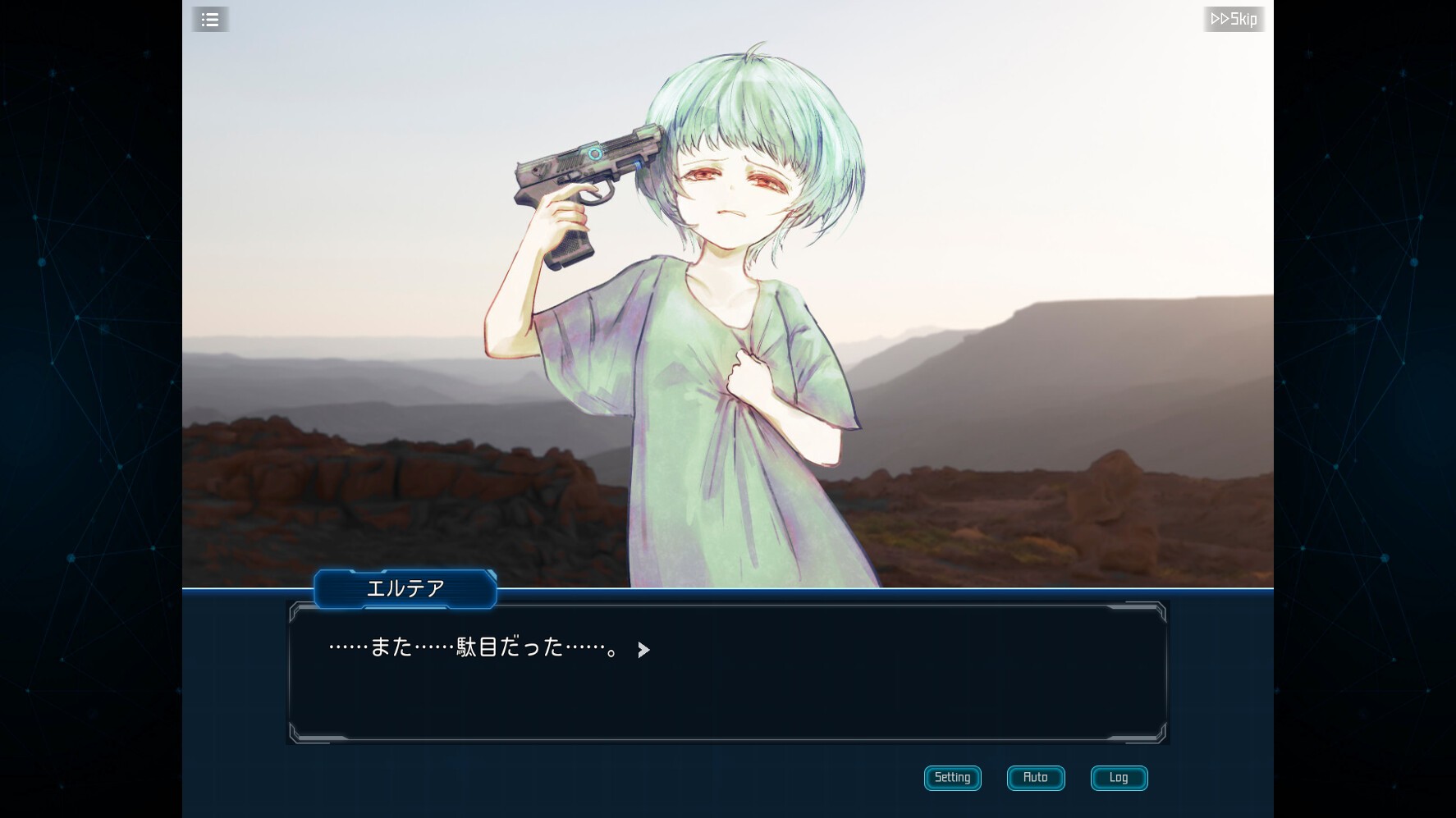
Task: Click the triangle next to the dialogue text
Action: (x=643, y=650)
